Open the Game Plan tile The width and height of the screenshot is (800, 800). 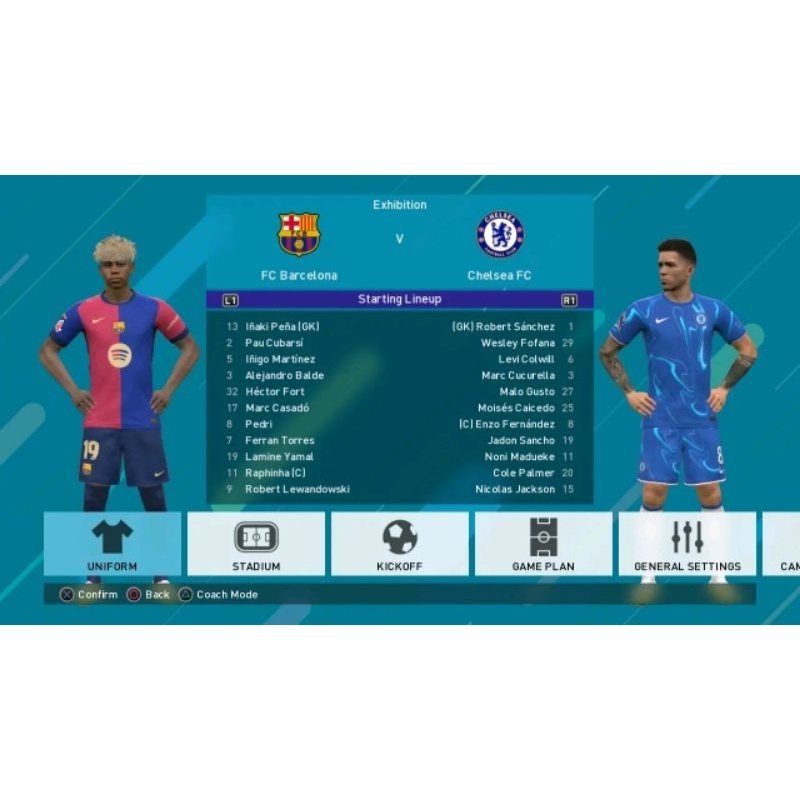pyautogui.click(x=543, y=544)
